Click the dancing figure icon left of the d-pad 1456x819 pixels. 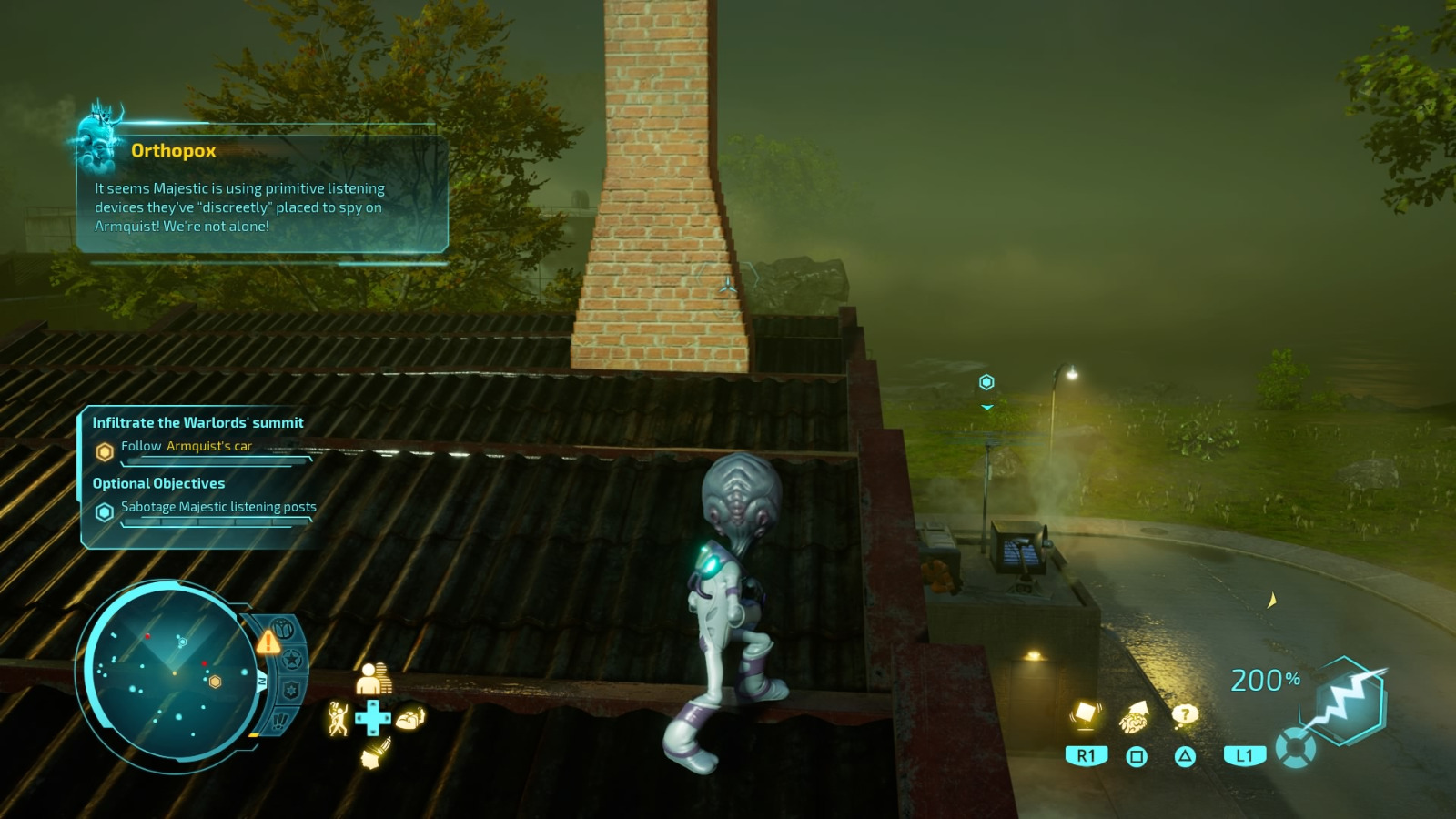337,716
